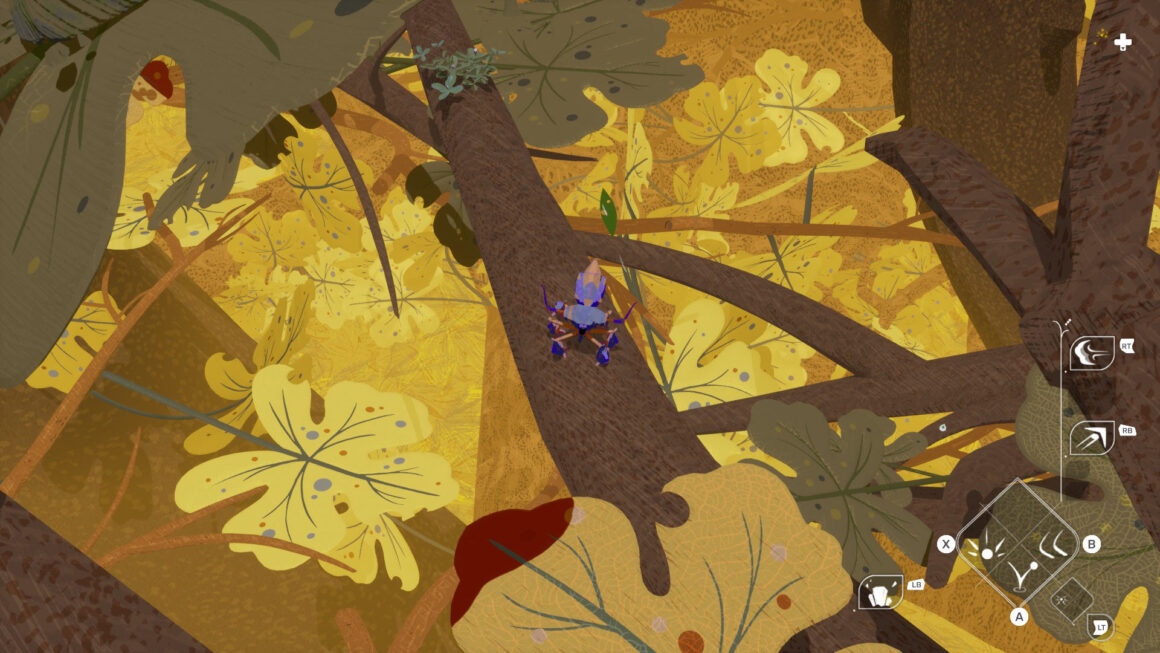Use the crystal shard ability icon

pos(878,593)
